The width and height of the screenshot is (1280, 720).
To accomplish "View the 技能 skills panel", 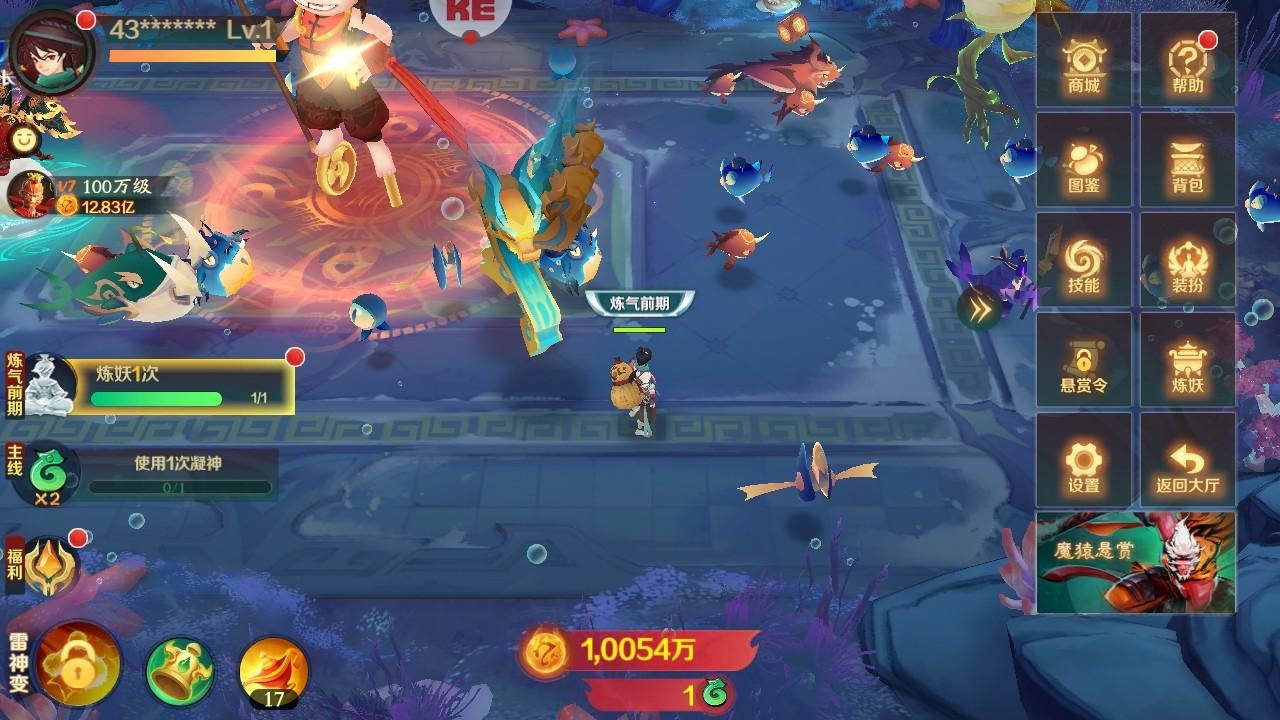I will pyautogui.click(x=1083, y=265).
